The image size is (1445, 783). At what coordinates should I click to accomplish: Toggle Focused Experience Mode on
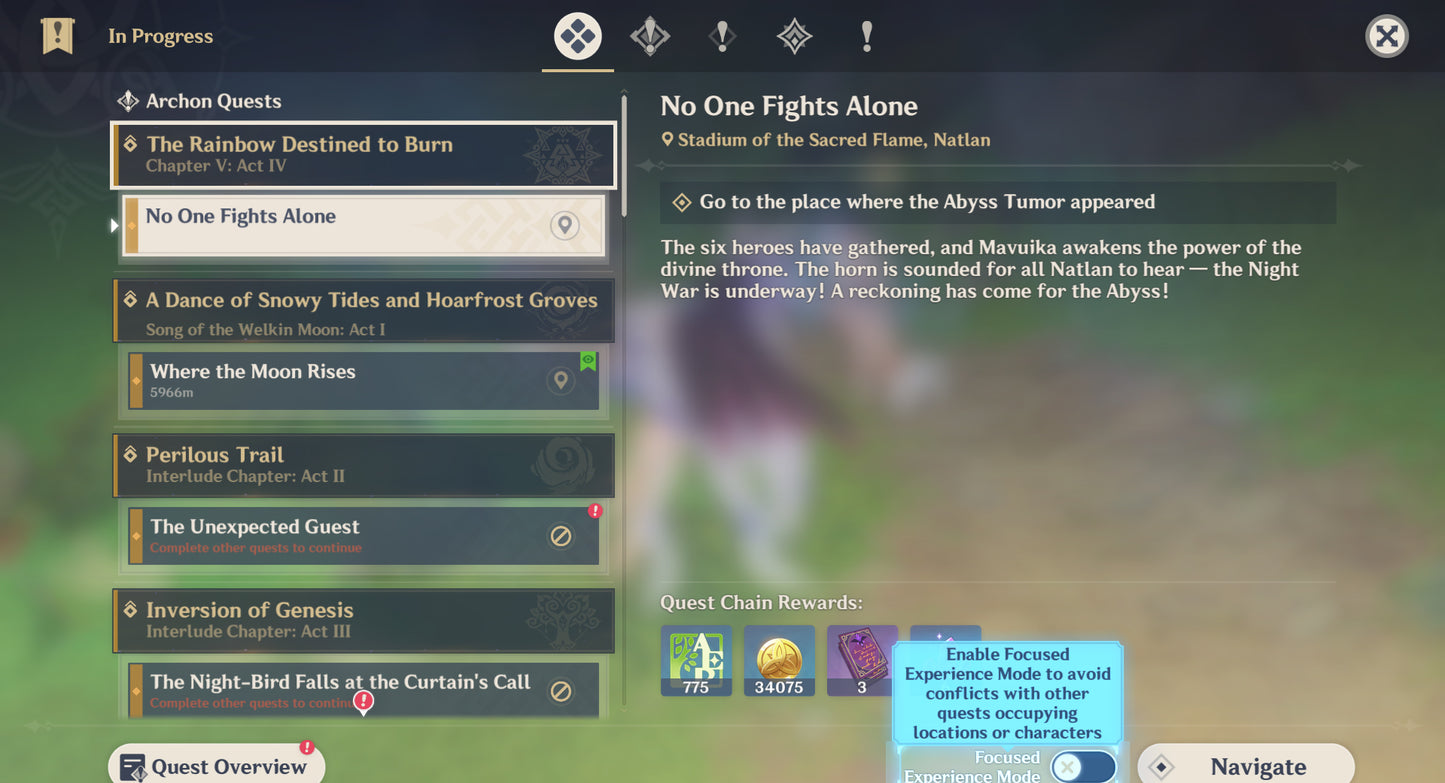(1083, 767)
